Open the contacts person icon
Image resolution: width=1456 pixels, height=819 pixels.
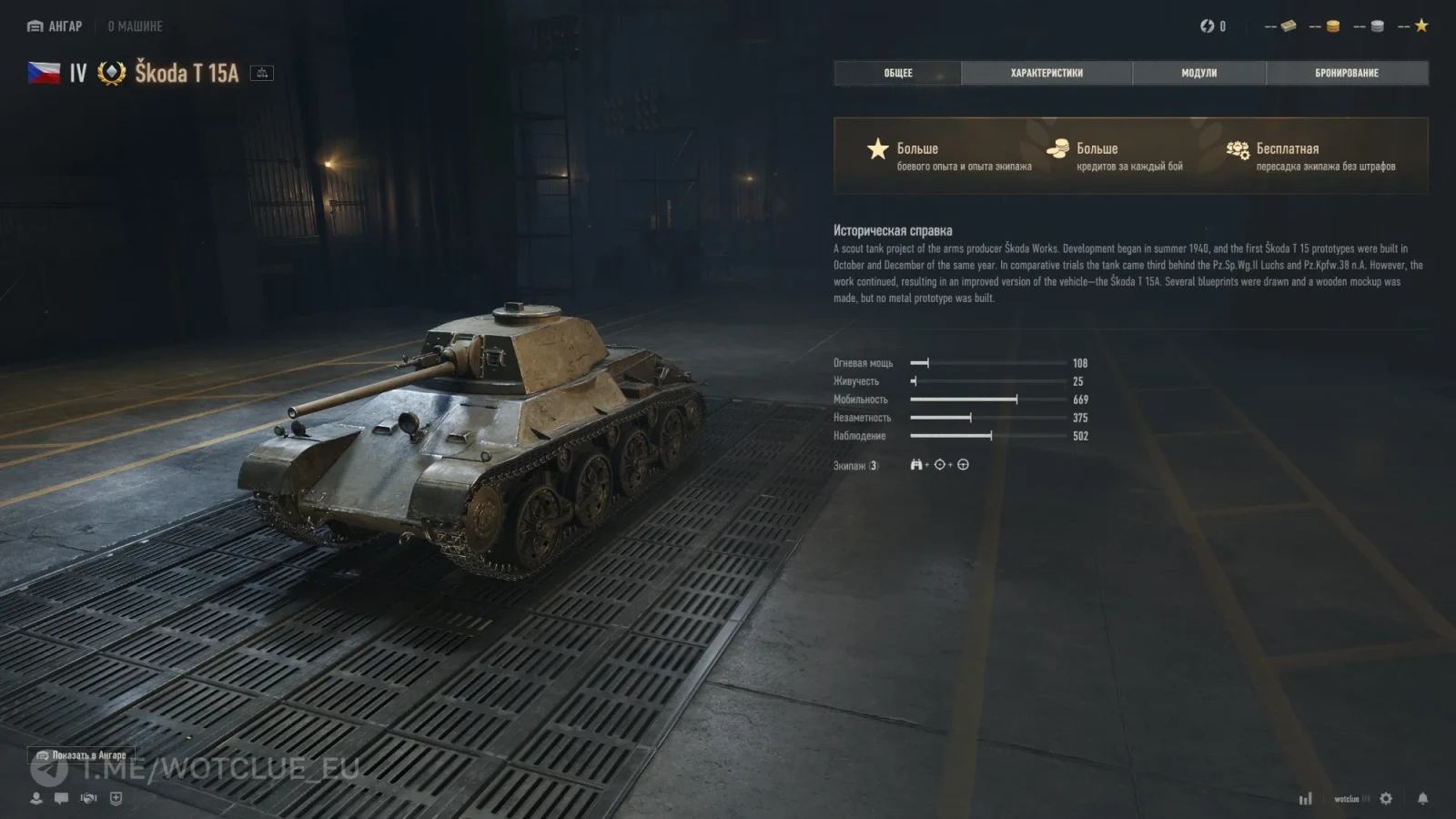point(36,798)
